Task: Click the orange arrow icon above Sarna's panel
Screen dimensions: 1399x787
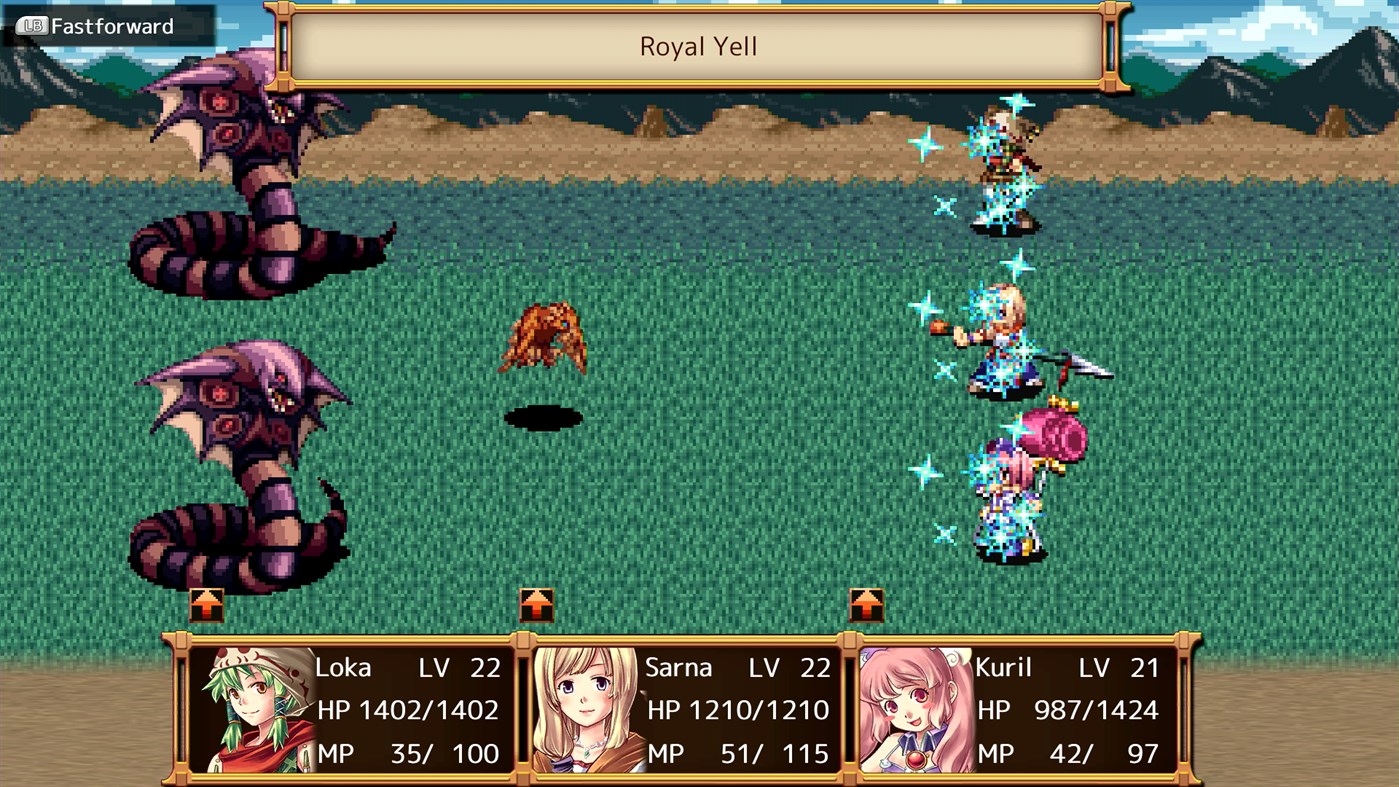Action: pyautogui.click(x=537, y=603)
